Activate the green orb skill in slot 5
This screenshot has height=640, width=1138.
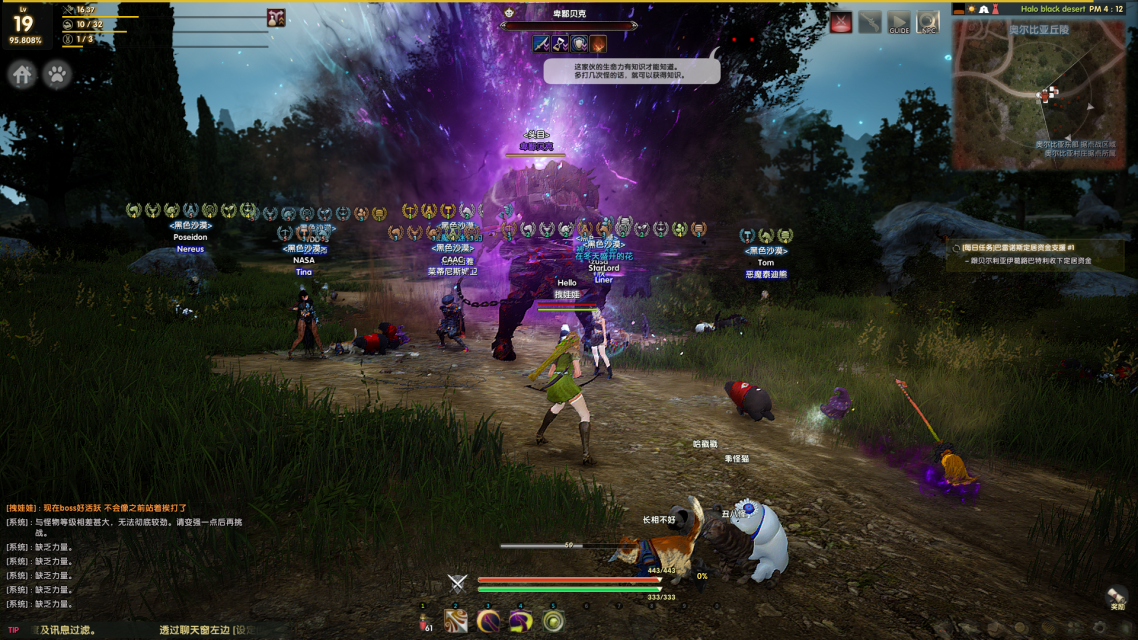coord(553,621)
